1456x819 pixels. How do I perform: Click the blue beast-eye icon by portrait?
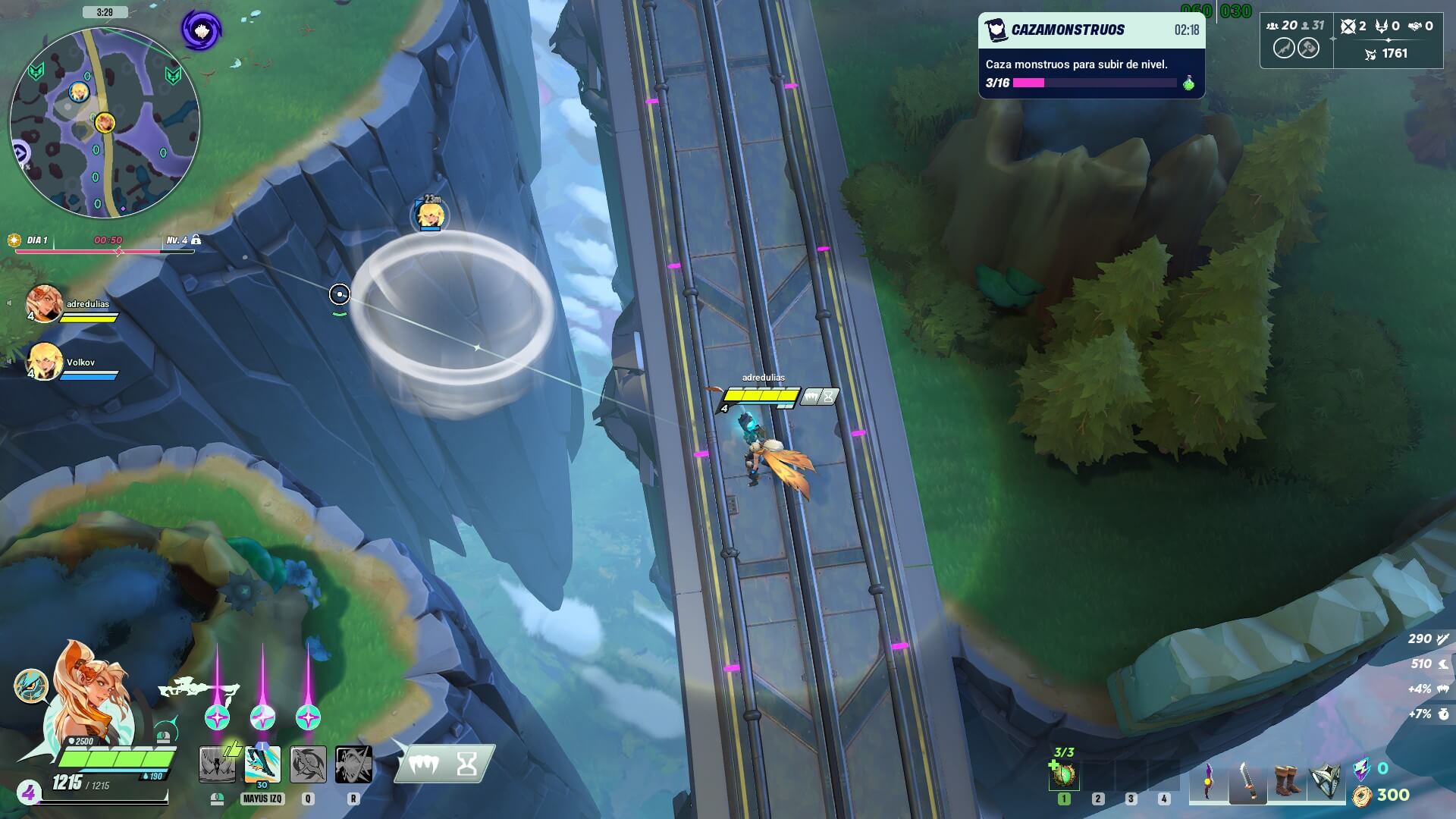pos(31,686)
